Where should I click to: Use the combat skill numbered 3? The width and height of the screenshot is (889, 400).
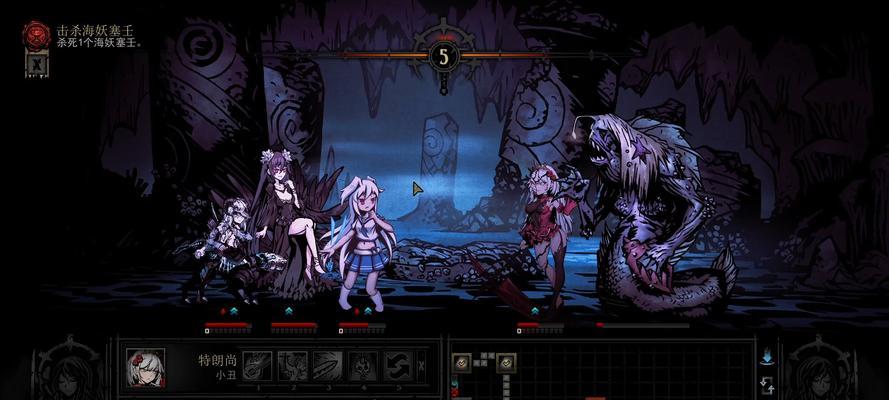(327, 365)
